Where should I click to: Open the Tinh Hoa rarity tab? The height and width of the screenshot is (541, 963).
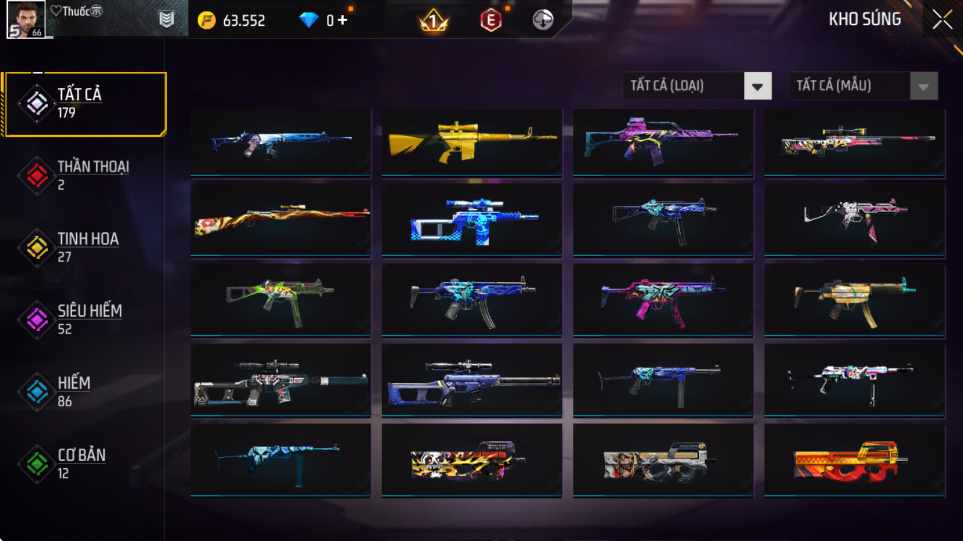click(84, 247)
